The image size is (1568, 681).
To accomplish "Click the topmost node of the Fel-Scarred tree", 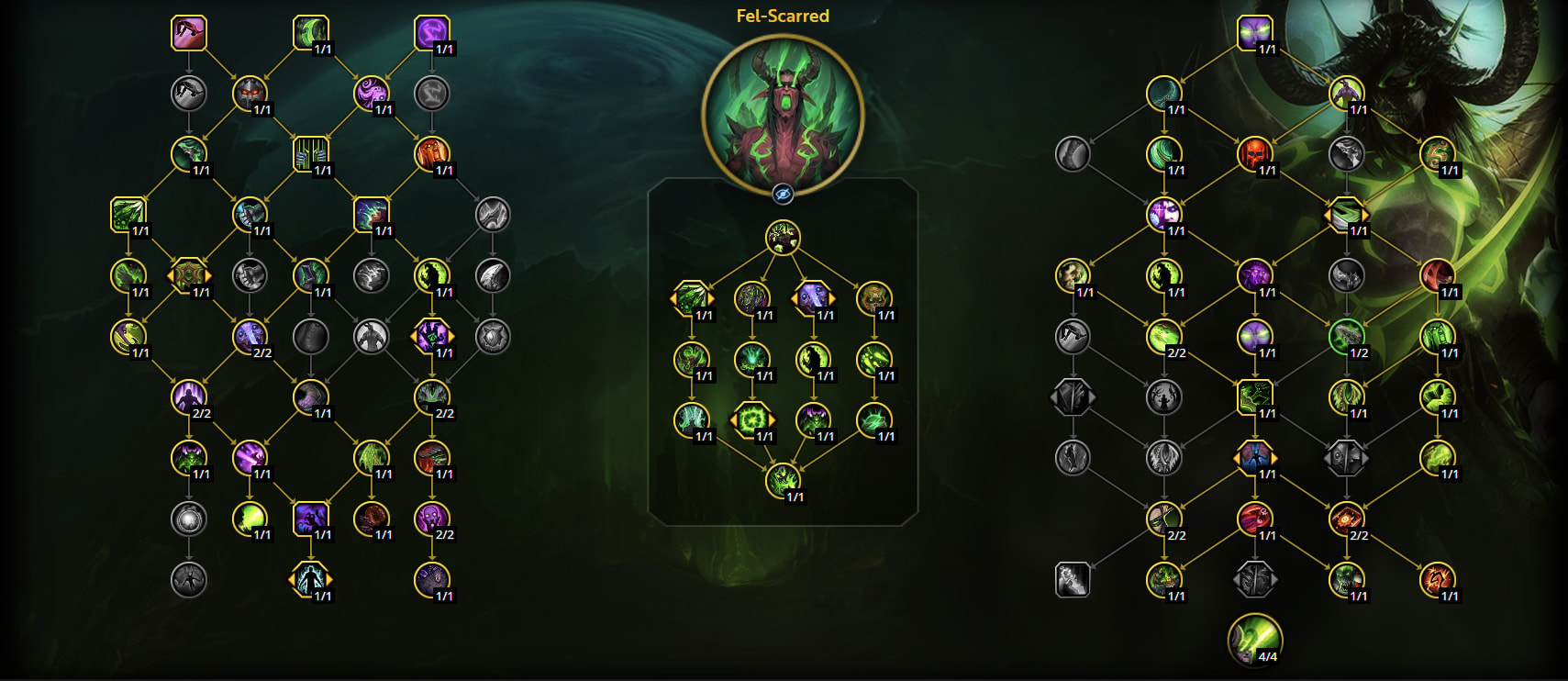I will (x=783, y=239).
